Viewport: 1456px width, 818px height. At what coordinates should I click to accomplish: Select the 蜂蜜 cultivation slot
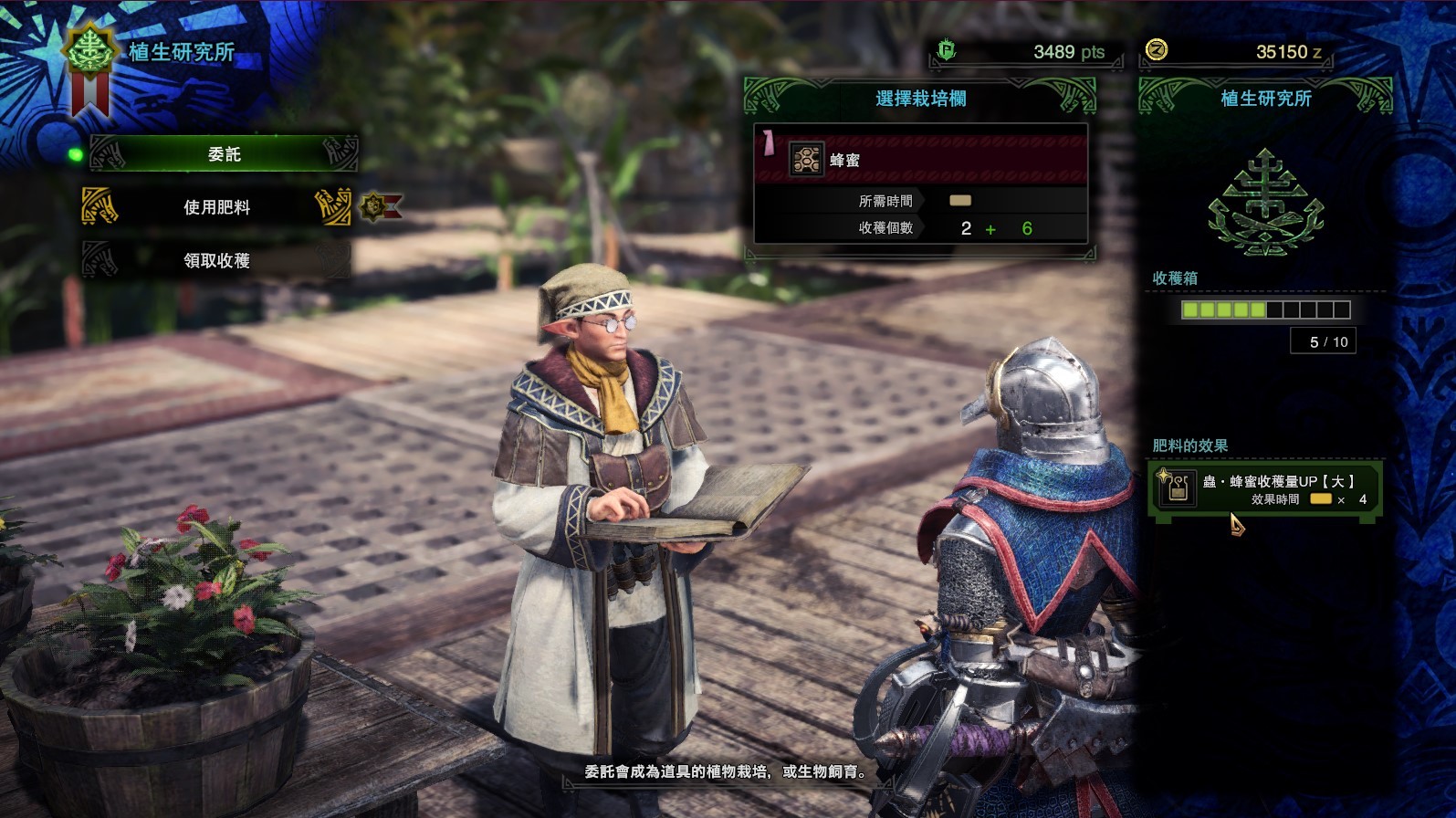pyautogui.click(x=920, y=161)
